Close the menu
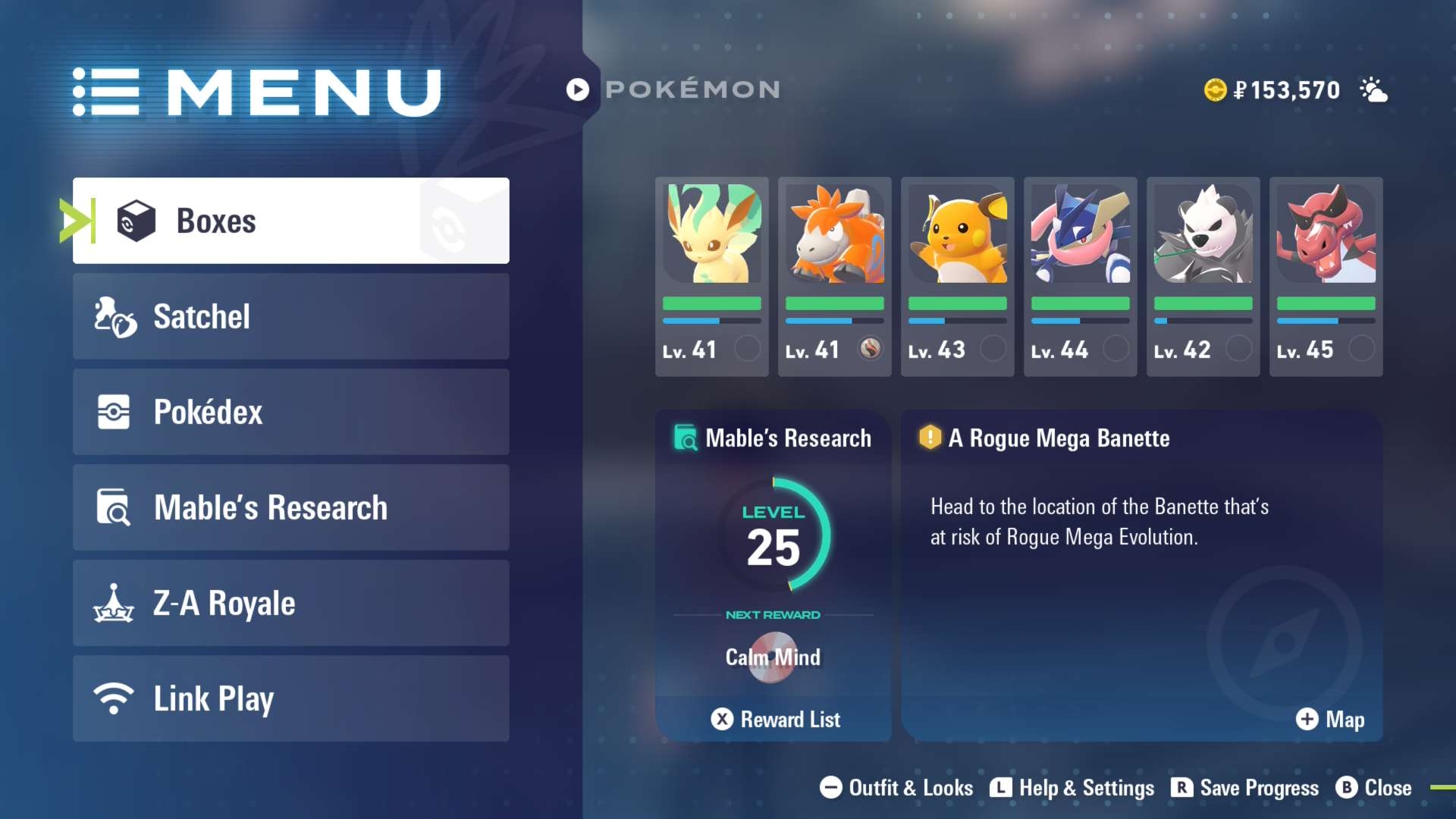This screenshot has height=819, width=1456. (1374, 788)
